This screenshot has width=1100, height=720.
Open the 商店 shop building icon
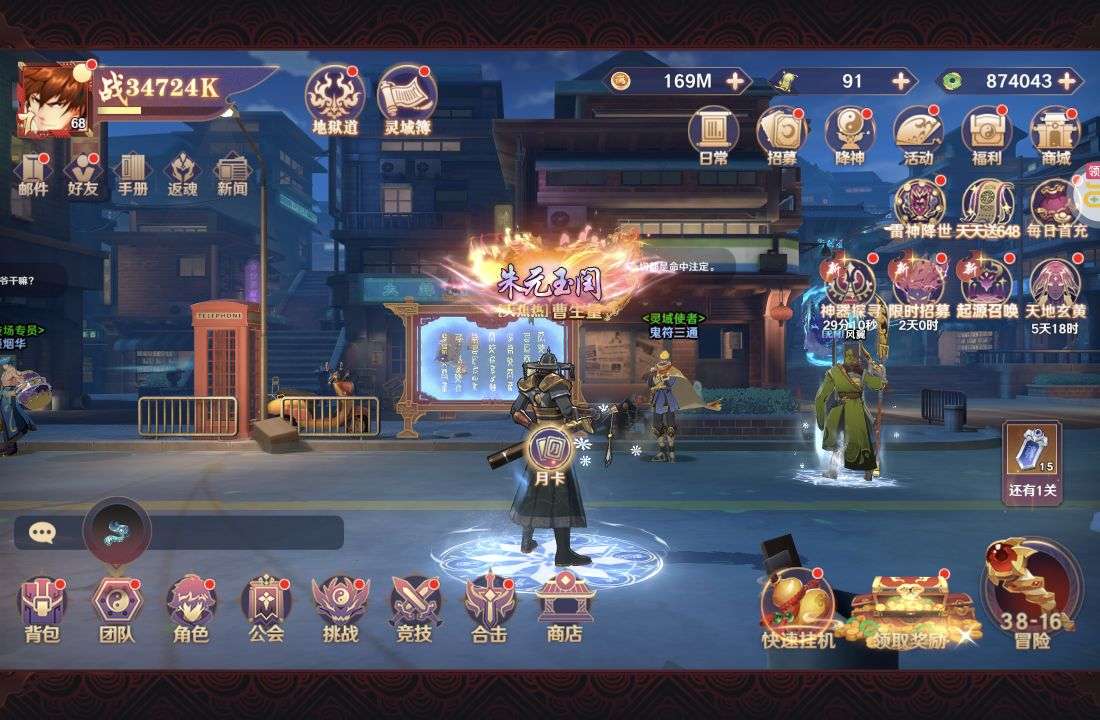[564, 604]
